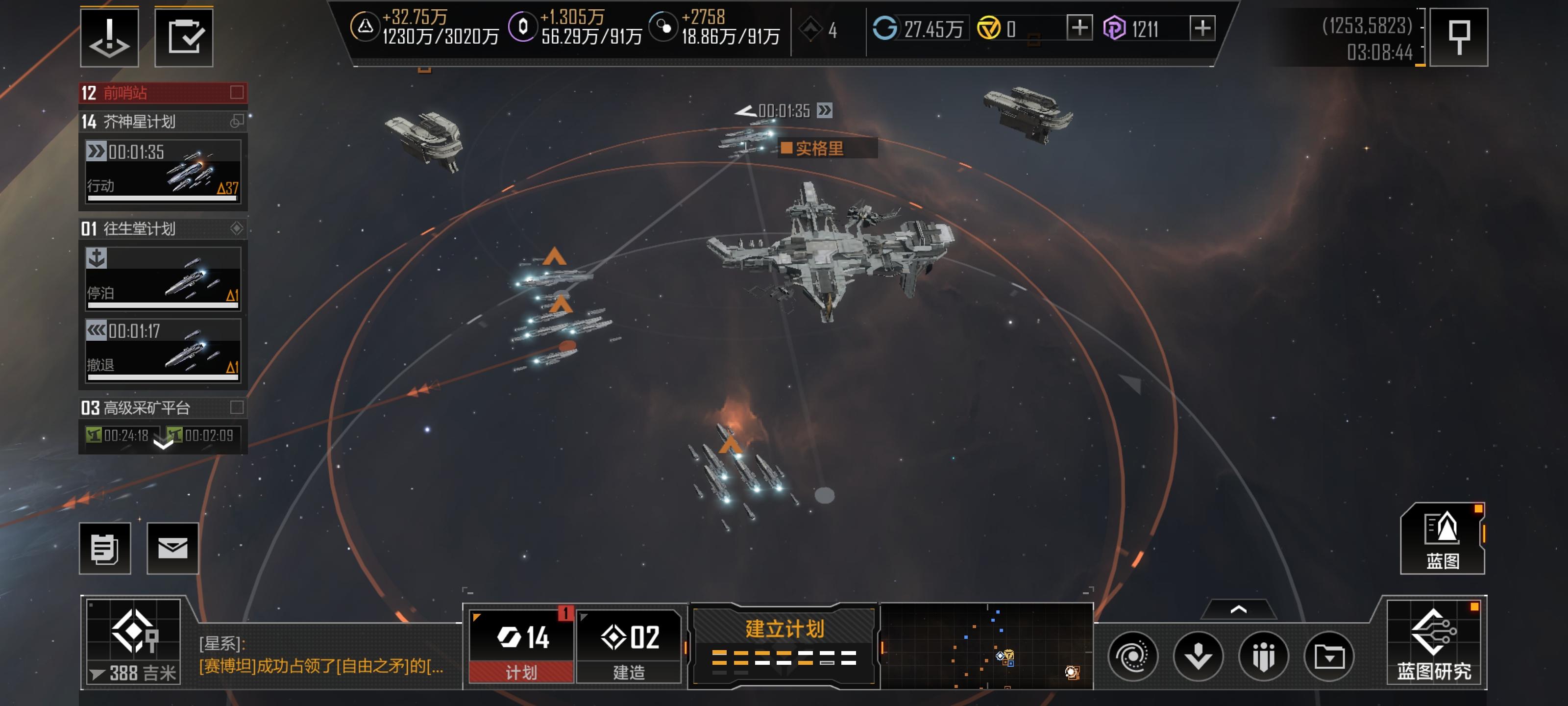Open the clipboard report log icon

105,548
